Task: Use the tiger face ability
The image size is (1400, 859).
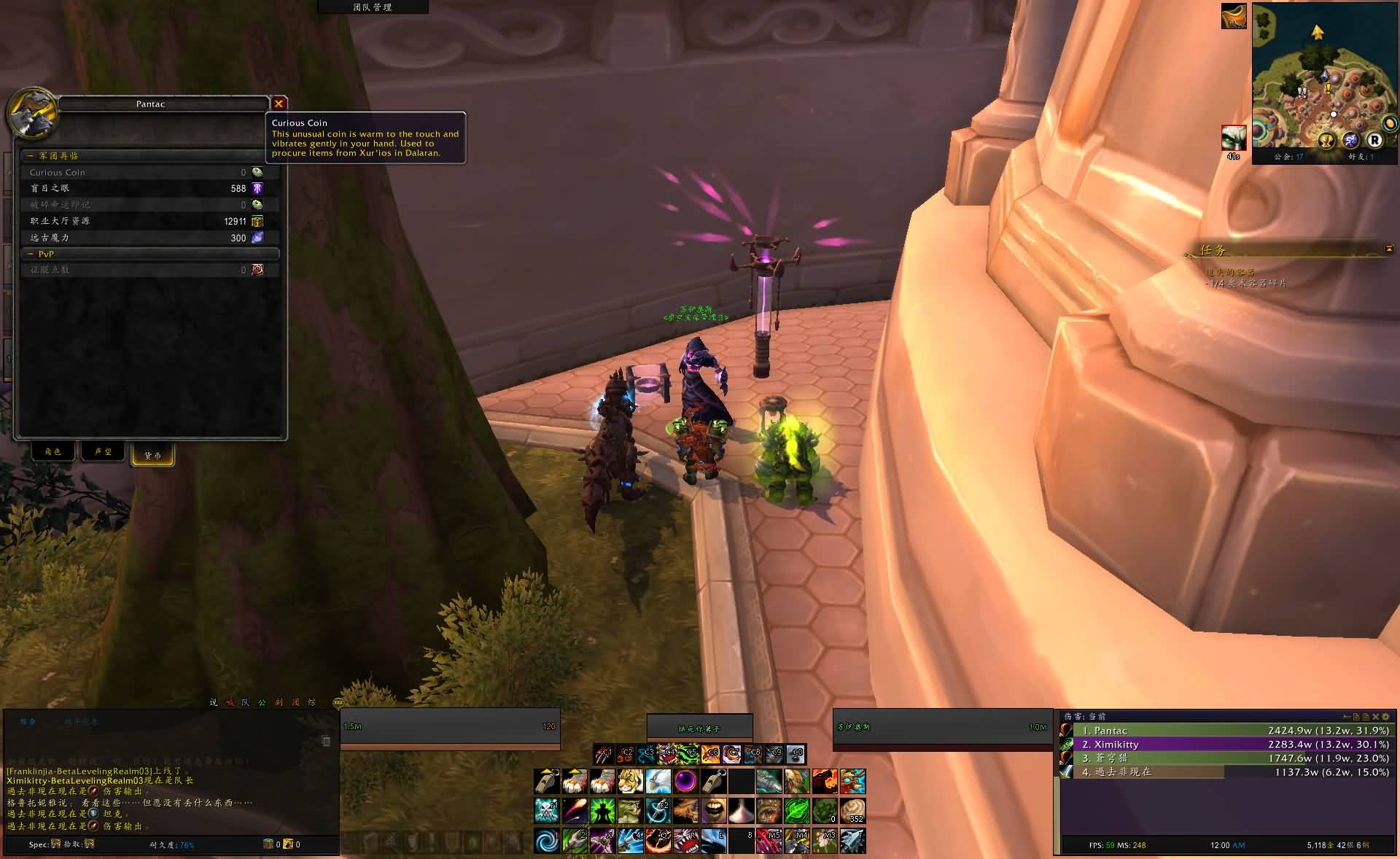Action: coord(630,782)
